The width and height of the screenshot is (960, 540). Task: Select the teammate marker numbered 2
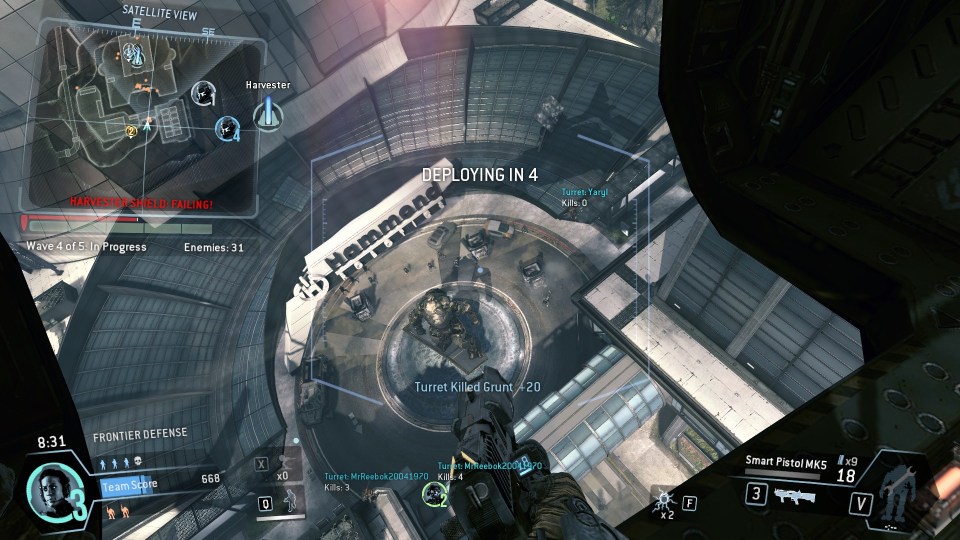pos(434,493)
